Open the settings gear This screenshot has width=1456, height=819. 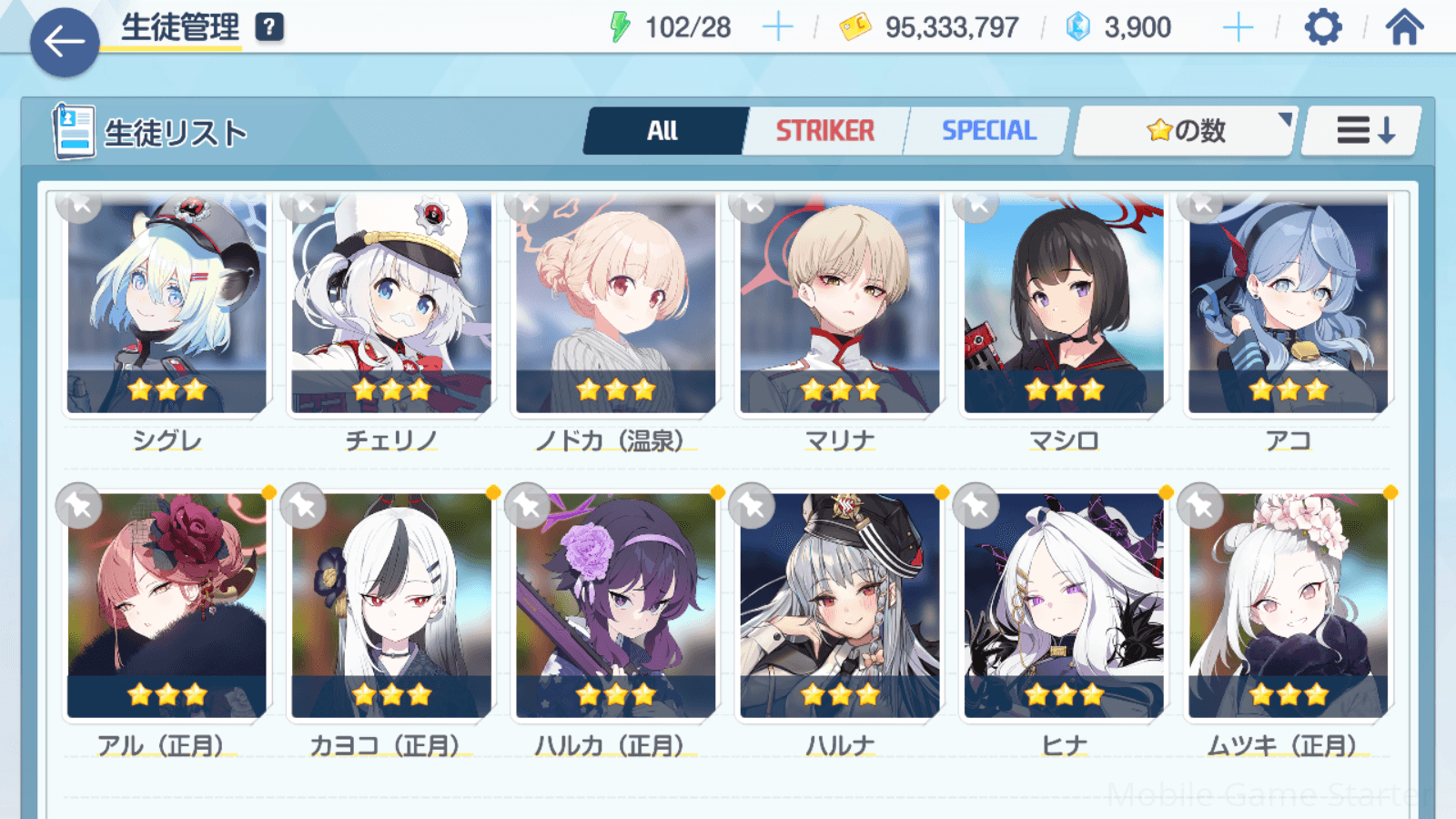click(x=1322, y=27)
